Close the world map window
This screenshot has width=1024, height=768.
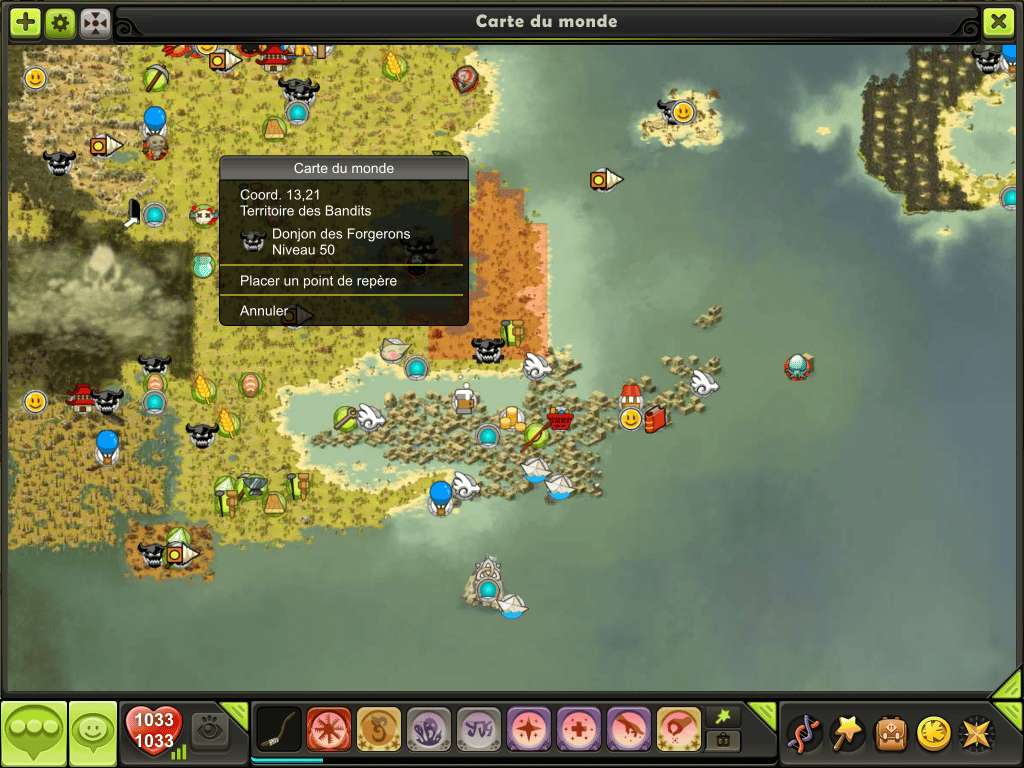(998, 21)
